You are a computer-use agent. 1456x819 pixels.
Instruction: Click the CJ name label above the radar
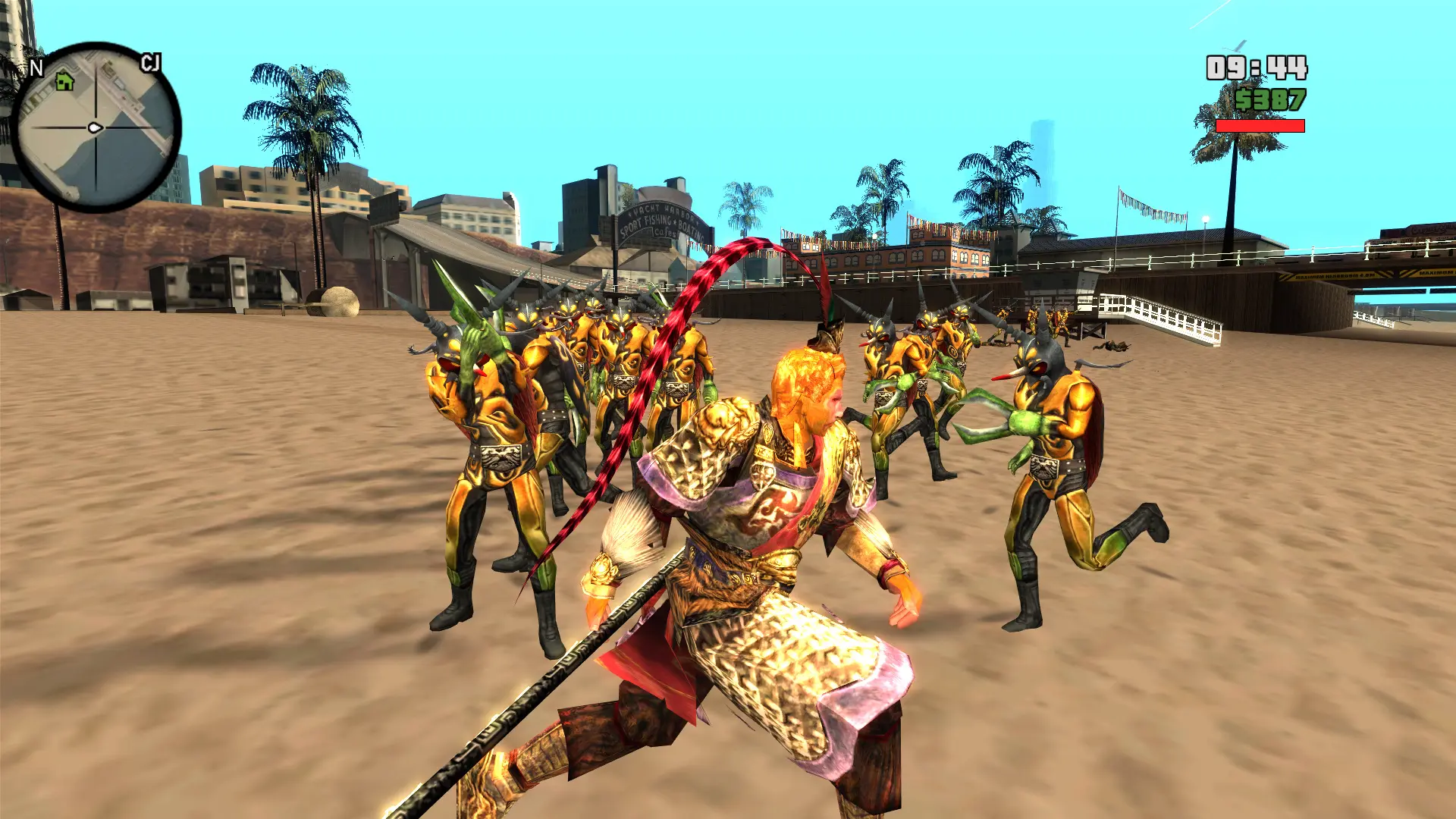pos(152,63)
